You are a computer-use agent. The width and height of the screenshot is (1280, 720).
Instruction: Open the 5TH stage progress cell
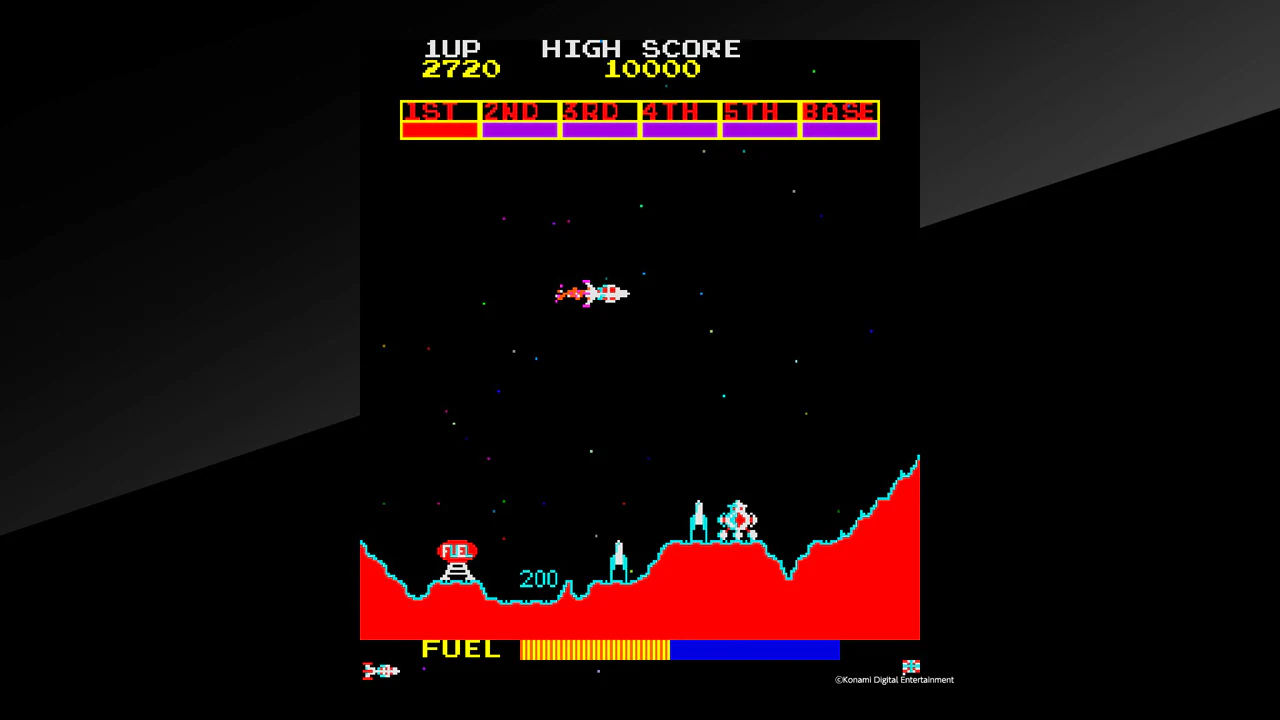click(758, 120)
